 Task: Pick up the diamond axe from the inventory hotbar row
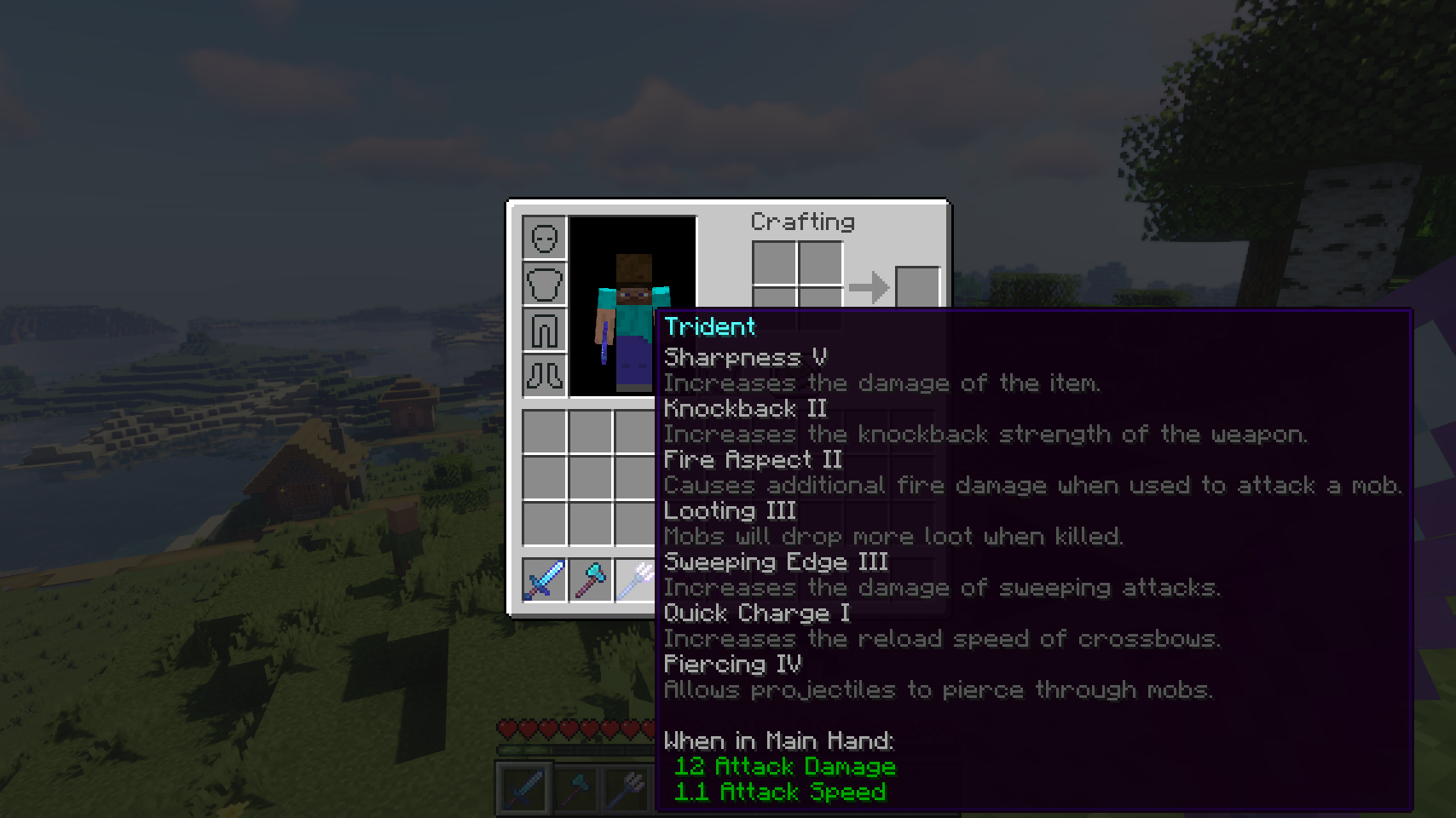[x=591, y=579]
